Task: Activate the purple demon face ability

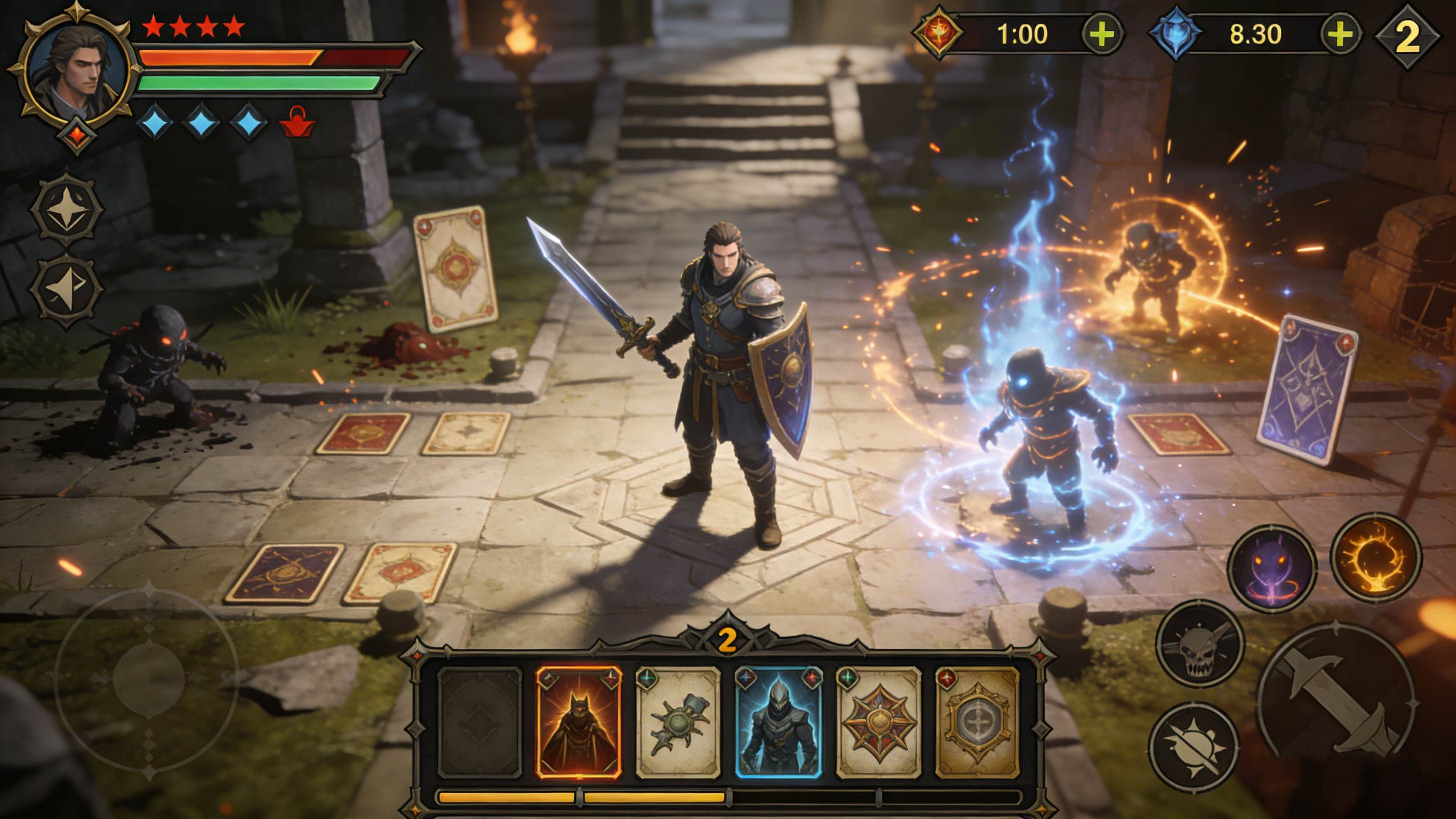Action: pyautogui.click(x=1272, y=568)
